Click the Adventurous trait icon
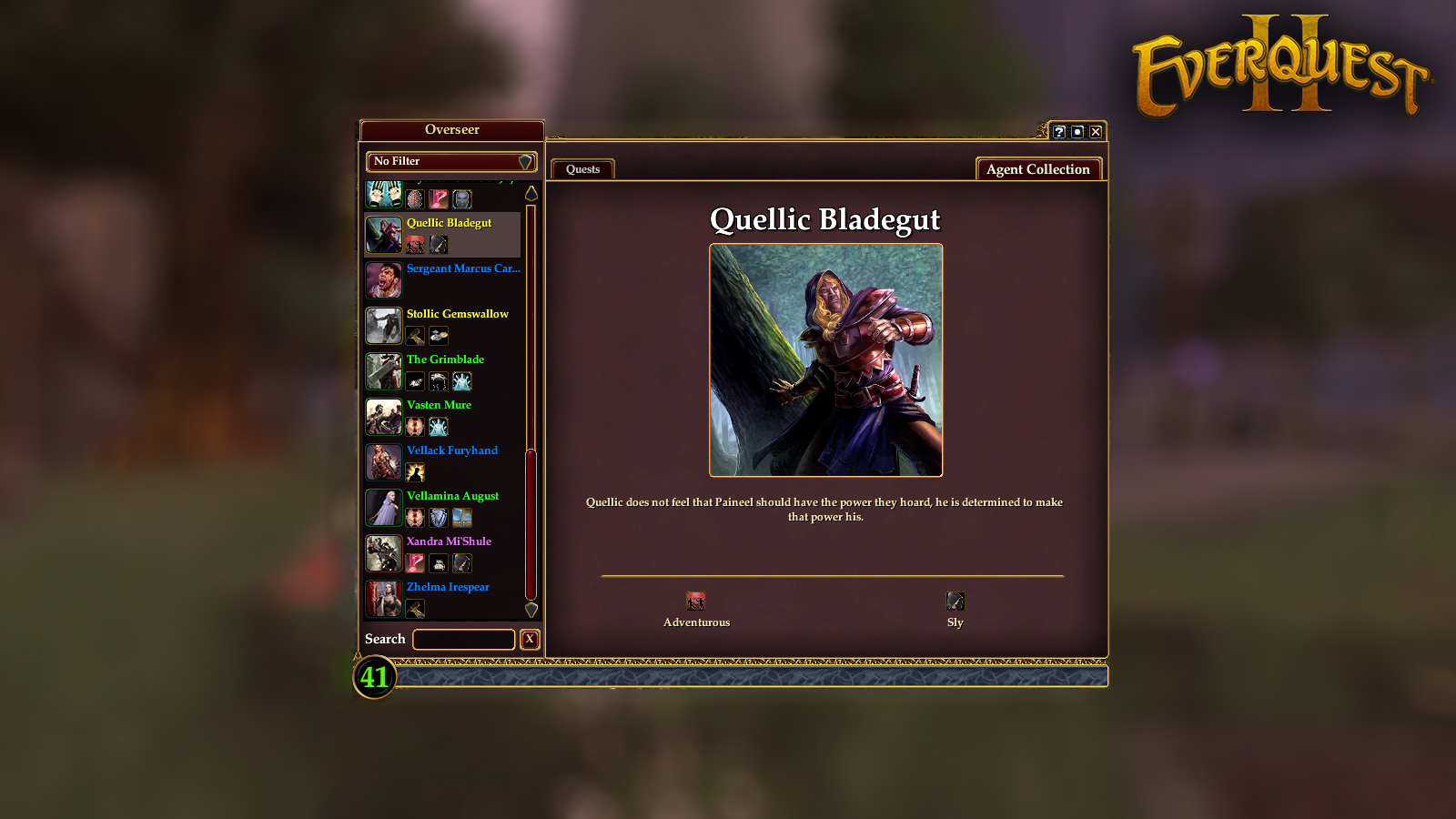Screen dimensions: 1456x819 (x=696, y=602)
